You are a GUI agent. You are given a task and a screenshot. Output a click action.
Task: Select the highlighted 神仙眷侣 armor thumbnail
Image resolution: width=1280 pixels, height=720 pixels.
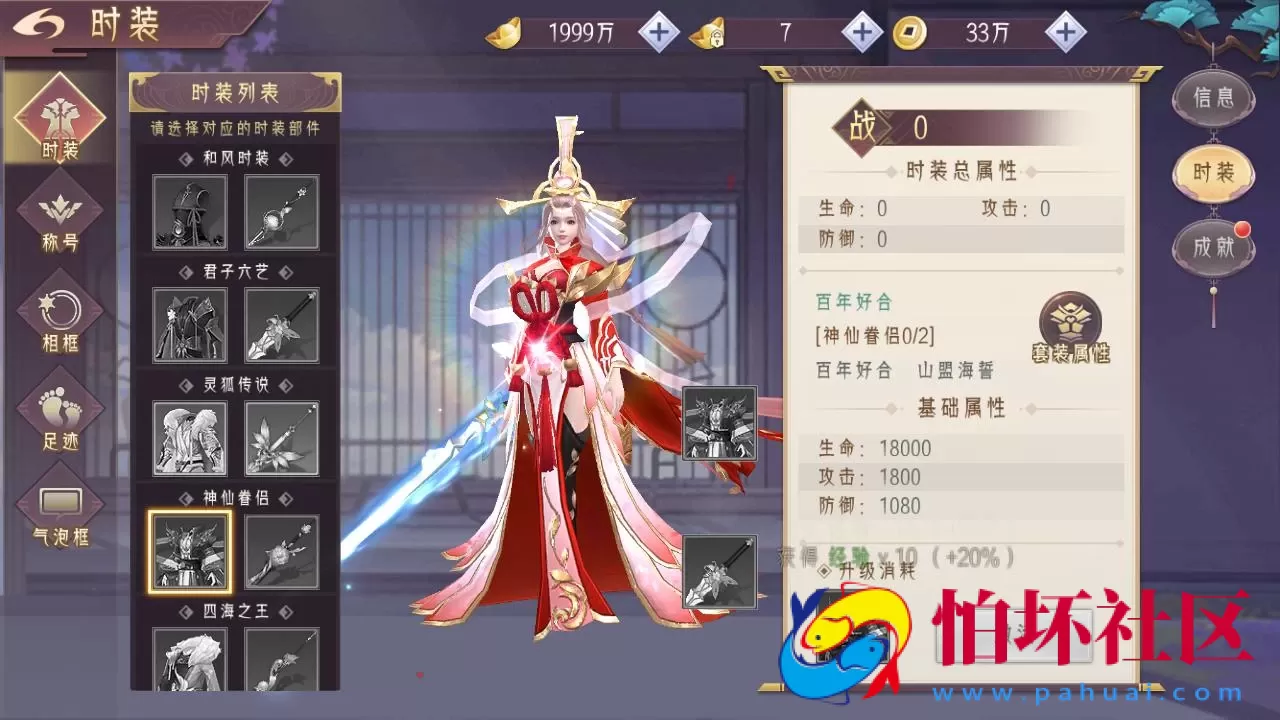189,551
